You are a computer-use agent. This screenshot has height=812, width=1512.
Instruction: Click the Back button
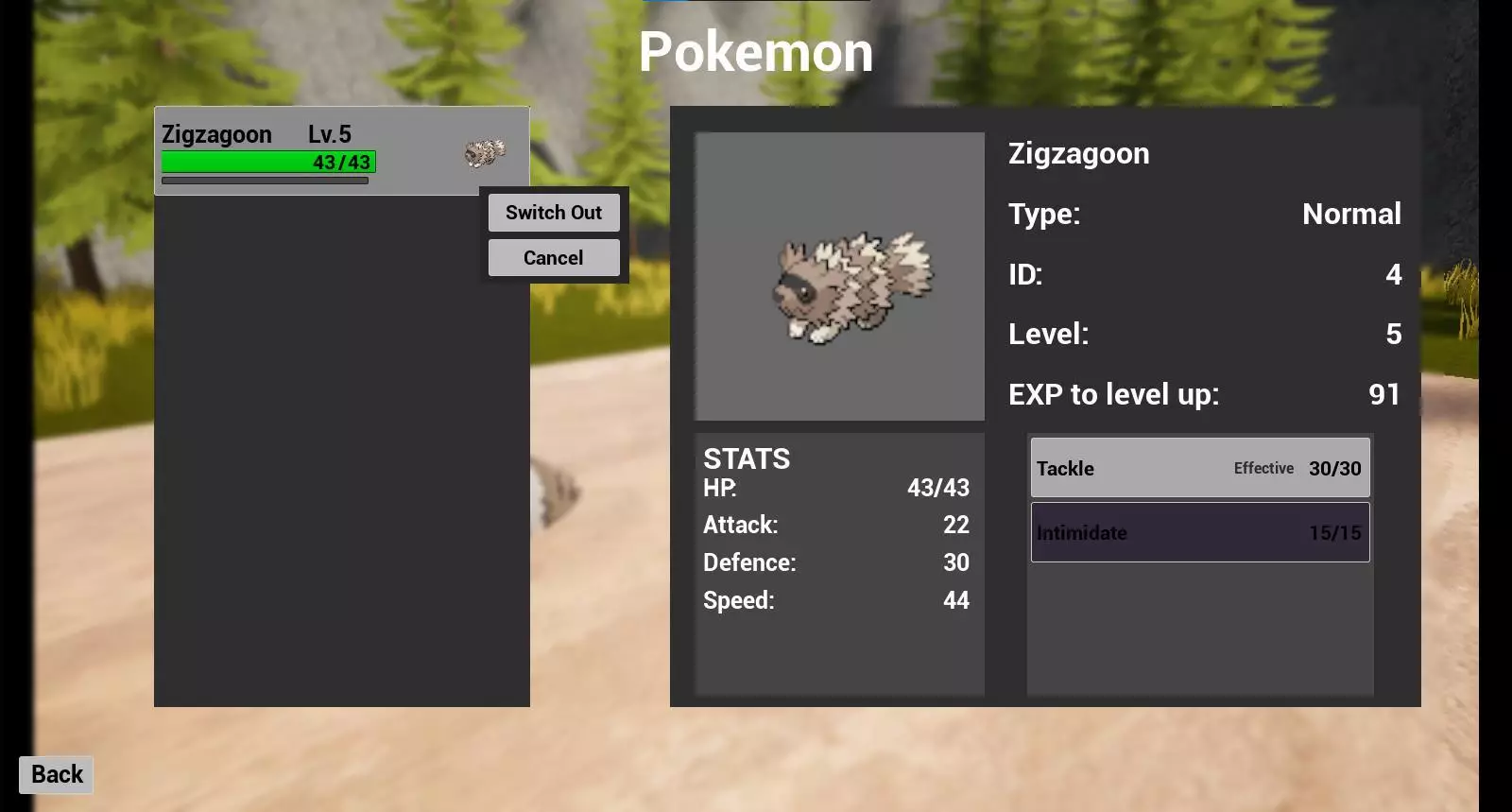pos(55,774)
